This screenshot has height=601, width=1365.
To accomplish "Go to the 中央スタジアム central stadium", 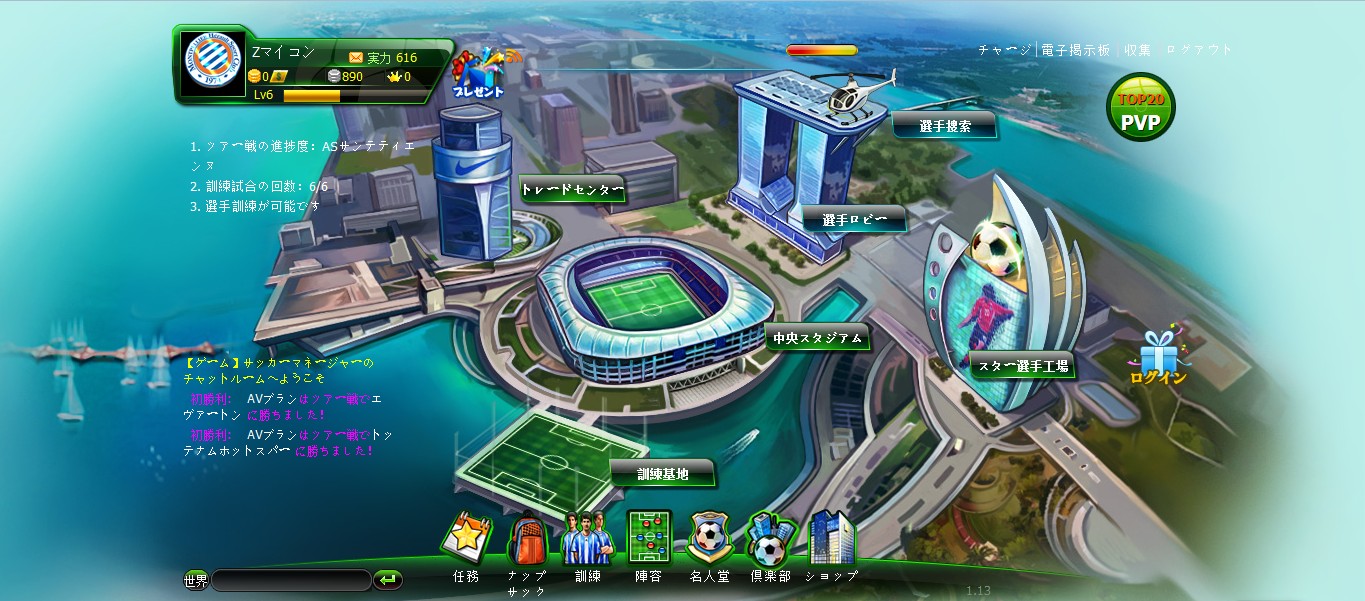I will [816, 338].
